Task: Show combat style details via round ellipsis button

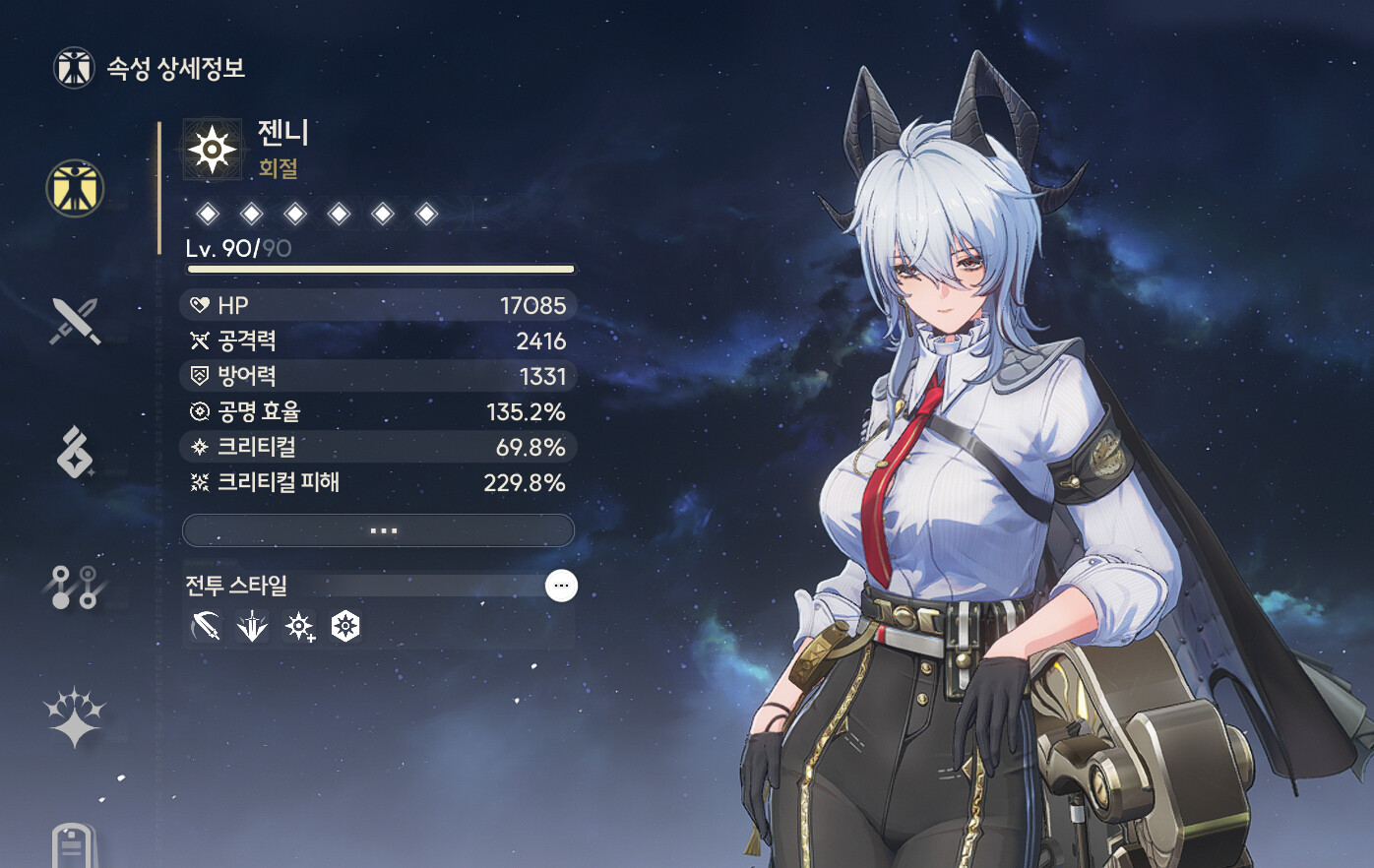Action: [561, 586]
